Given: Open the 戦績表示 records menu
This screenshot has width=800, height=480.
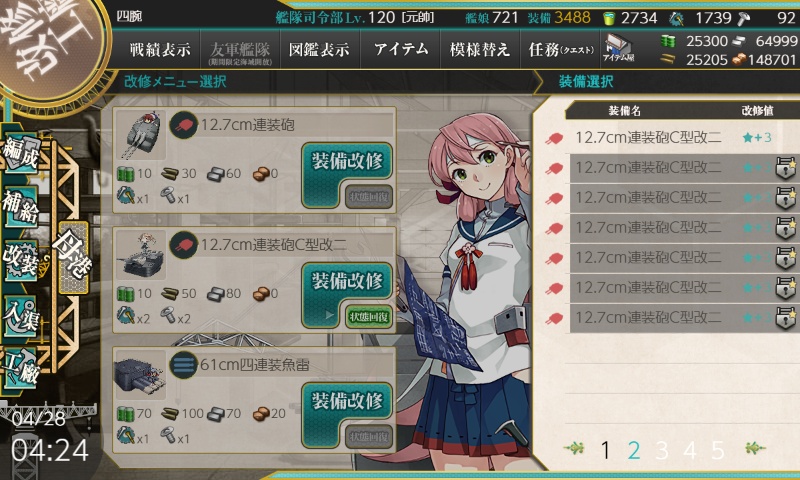Looking at the screenshot, I should coord(161,49).
